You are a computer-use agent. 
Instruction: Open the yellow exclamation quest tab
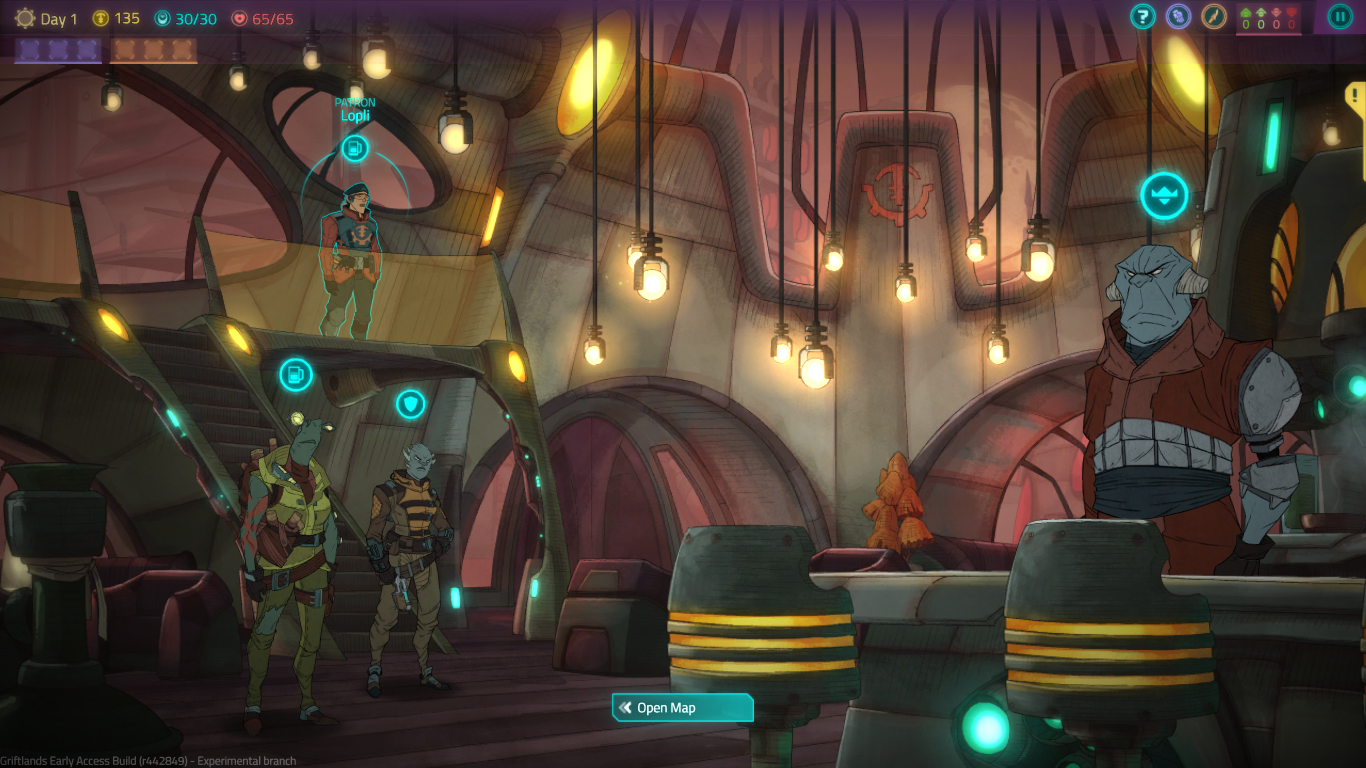(1356, 96)
